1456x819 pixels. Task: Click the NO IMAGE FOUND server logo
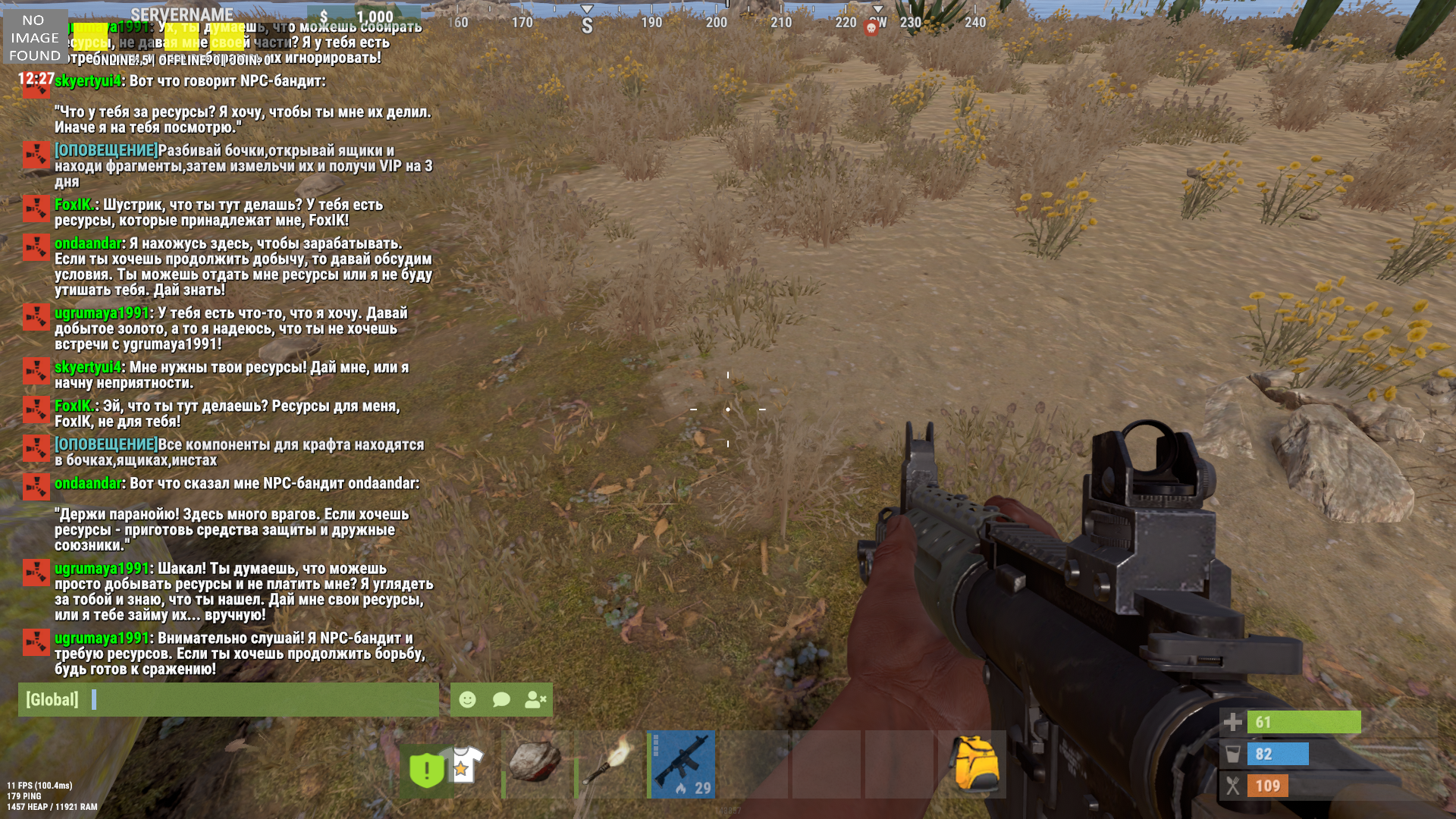(x=35, y=38)
